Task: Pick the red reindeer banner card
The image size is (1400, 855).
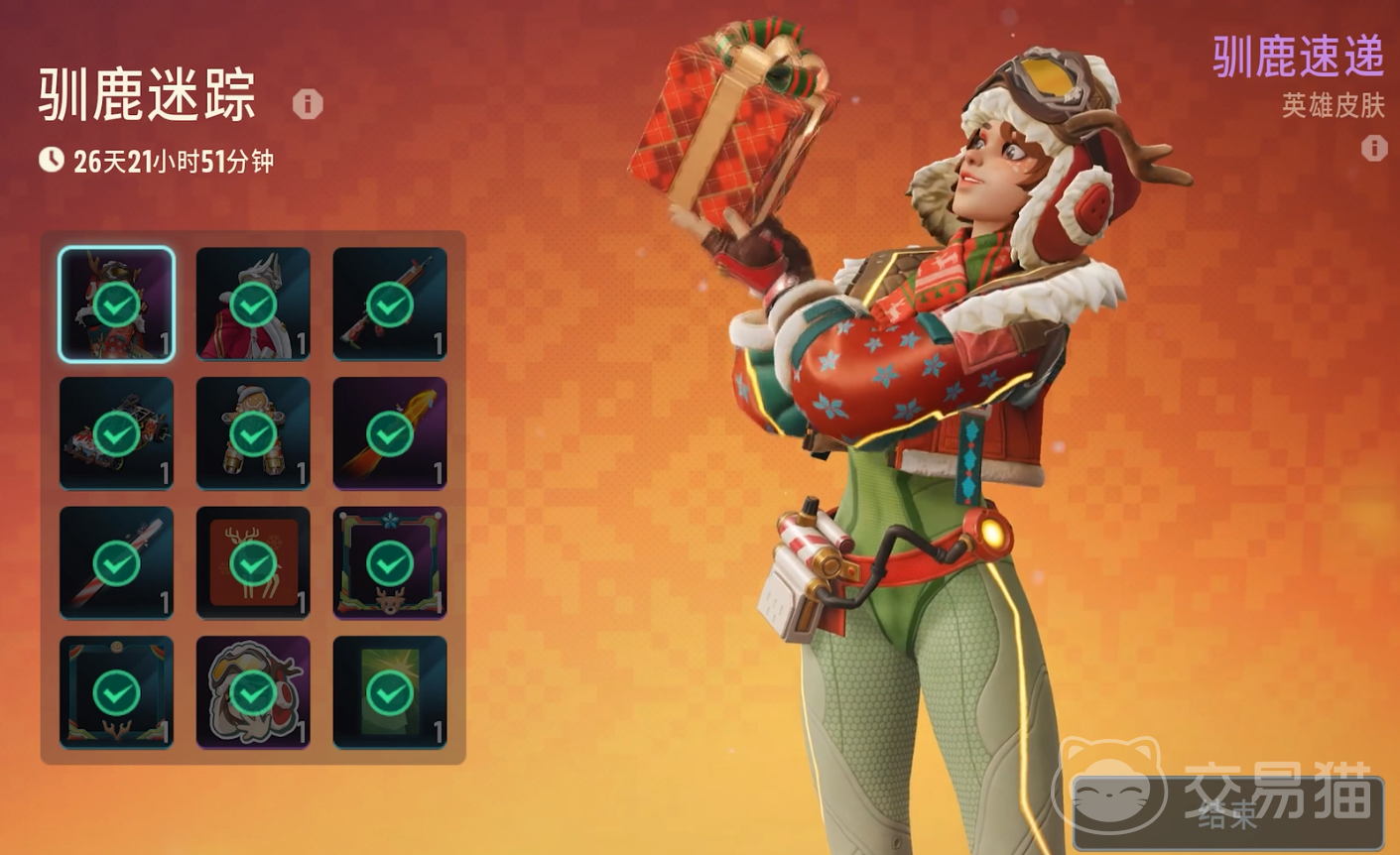Action: (x=253, y=562)
